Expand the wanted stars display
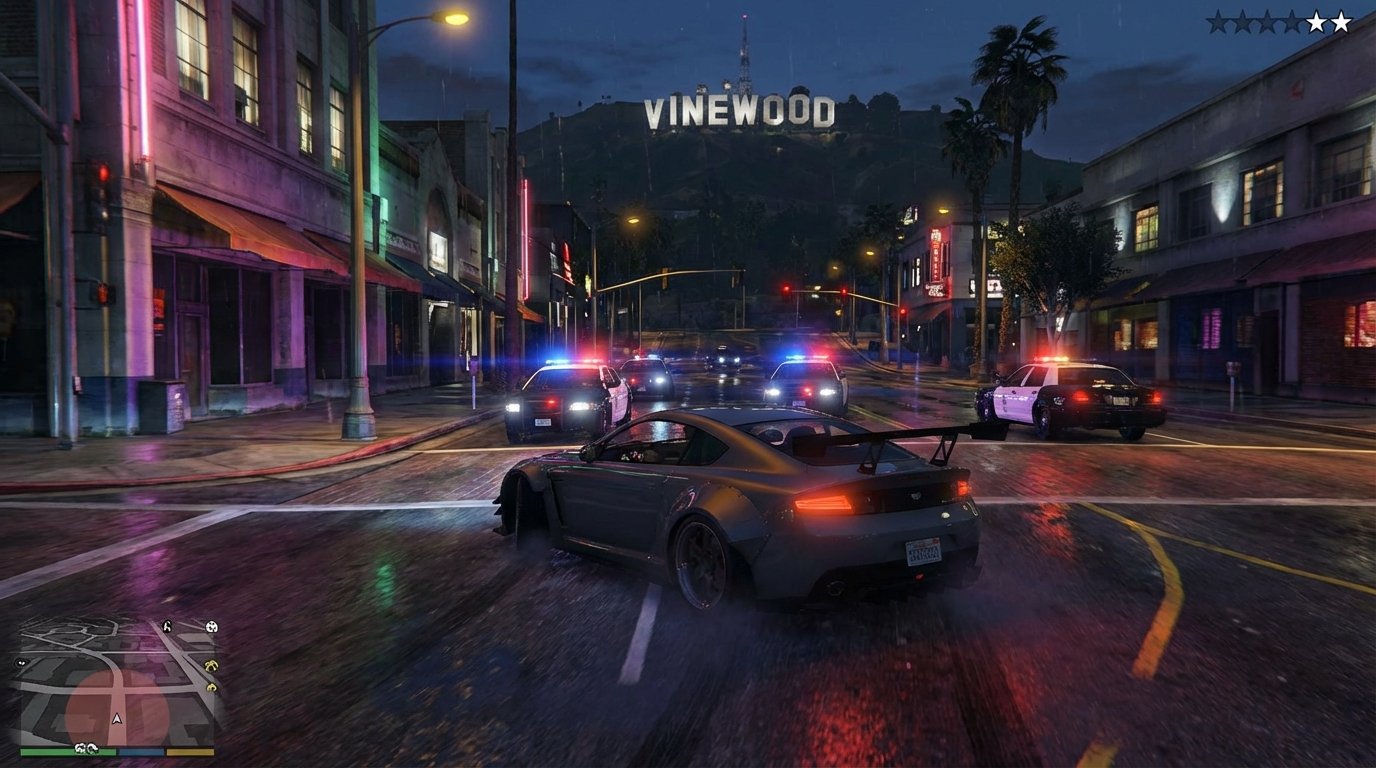The width and height of the screenshot is (1376, 768). tap(1290, 20)
